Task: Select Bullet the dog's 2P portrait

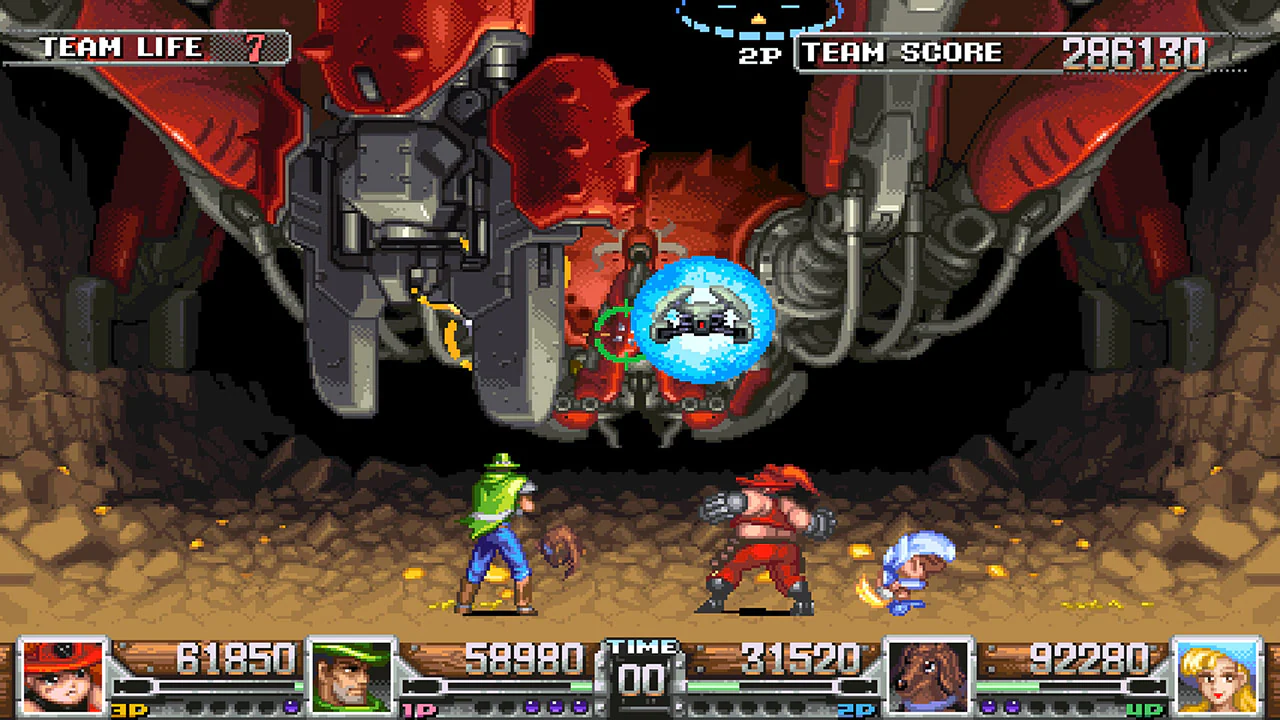Action: click(930, 675)
